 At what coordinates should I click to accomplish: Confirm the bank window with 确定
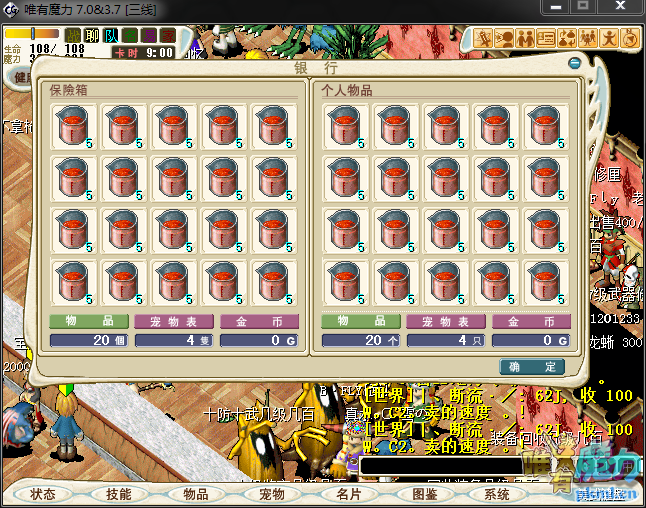pyautogui.click(x=532, y=367)
